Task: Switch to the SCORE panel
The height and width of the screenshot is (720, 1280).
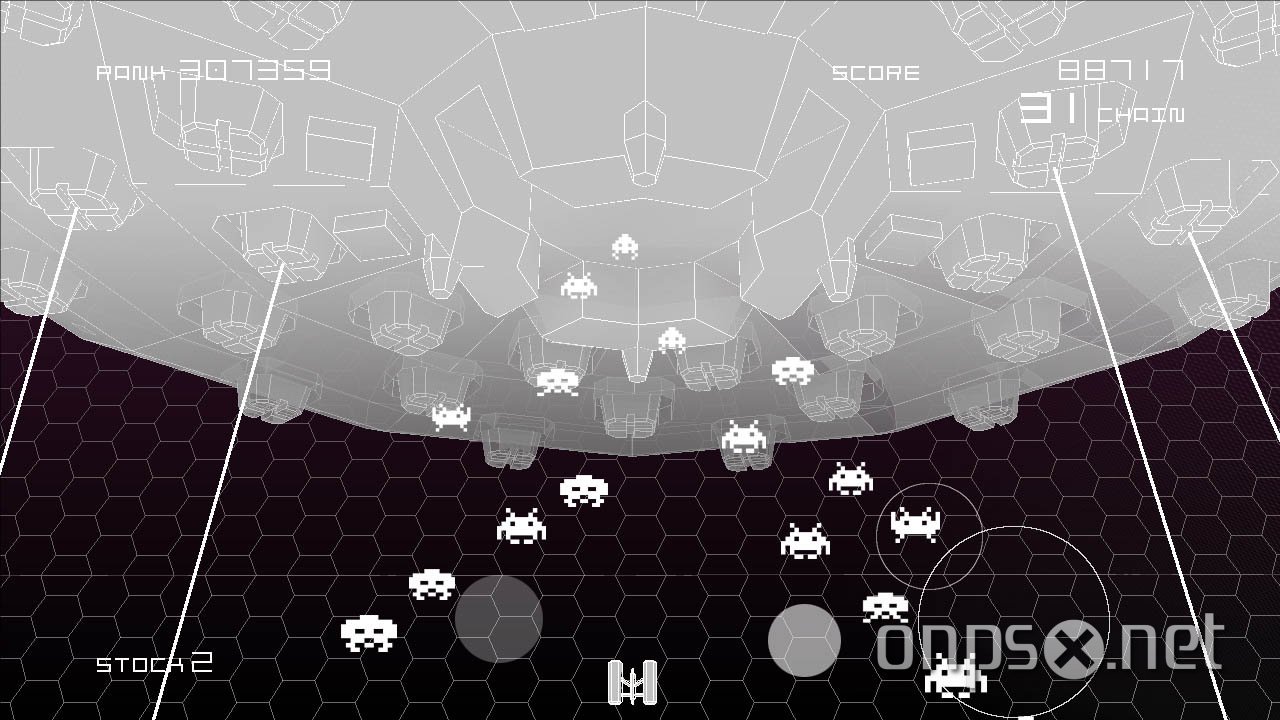Action: pyautogui.click(x=875, y=71)
